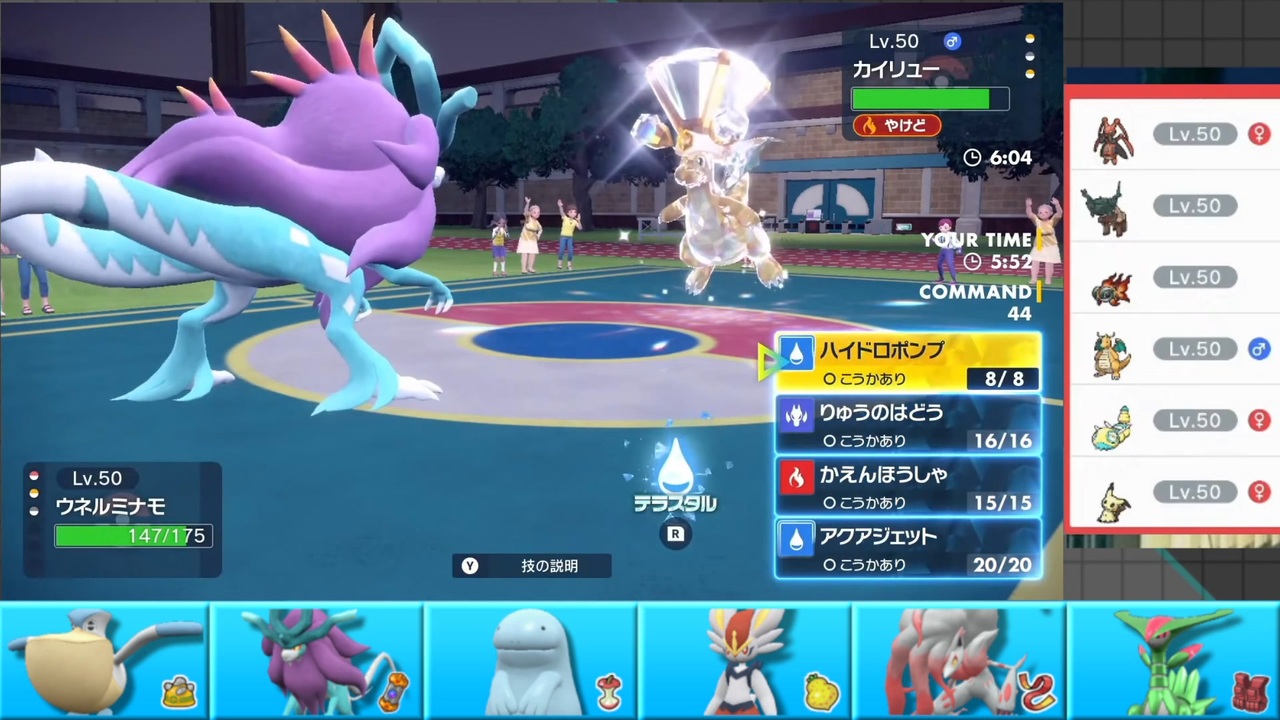Screen dimensions: 1280x720
Task: Select the Walking Wake thumbnail in bottom bar
Action: [318, 662]
